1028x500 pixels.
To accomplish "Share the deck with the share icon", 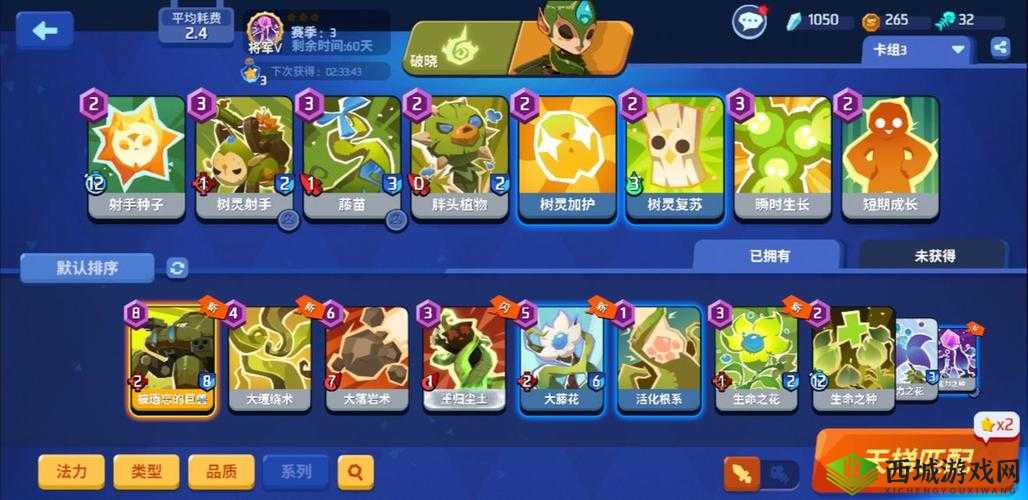I will tap(1000, 47).
